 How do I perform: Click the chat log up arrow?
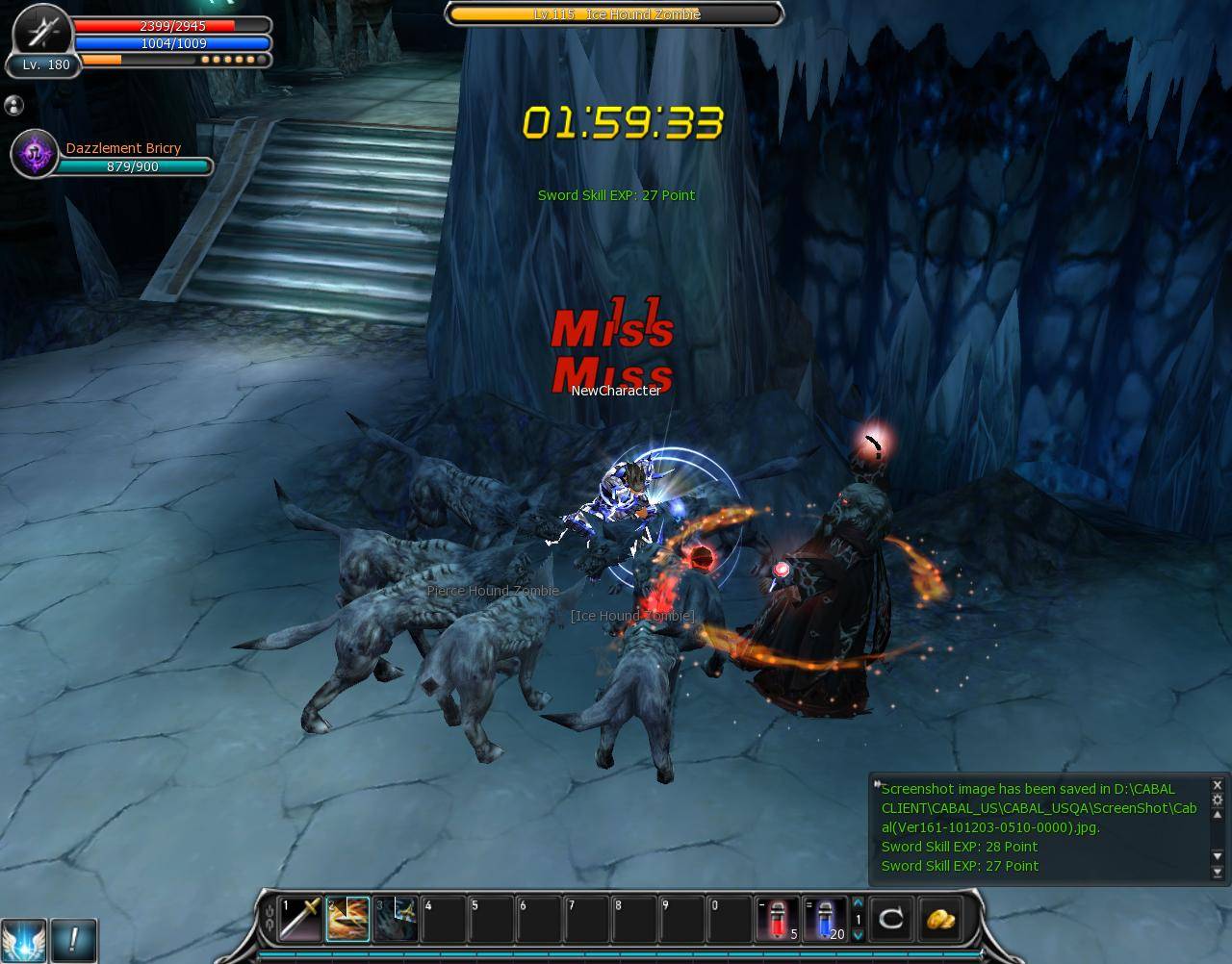1217,816
